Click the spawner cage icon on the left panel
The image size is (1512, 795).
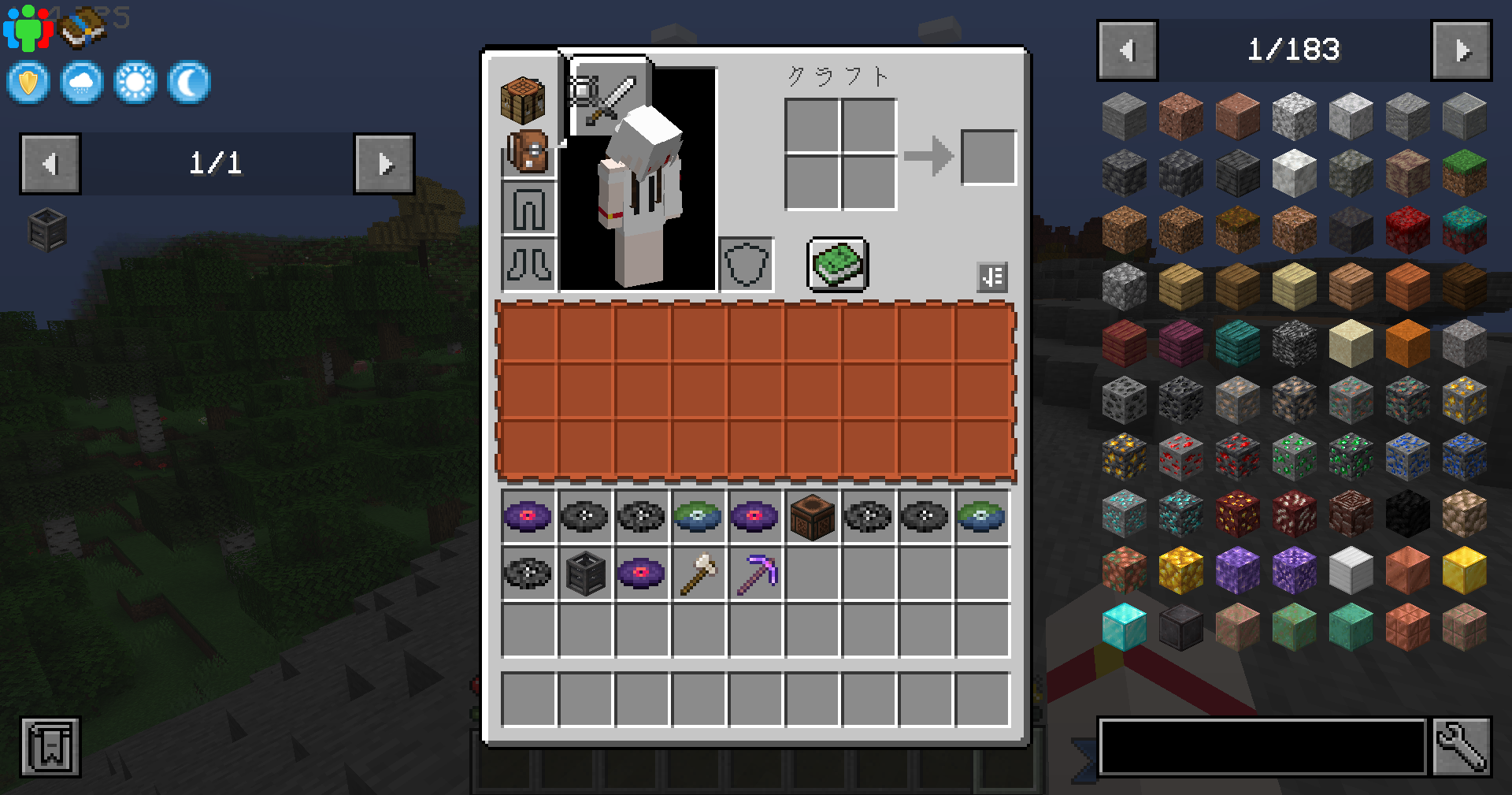[46, 228]
